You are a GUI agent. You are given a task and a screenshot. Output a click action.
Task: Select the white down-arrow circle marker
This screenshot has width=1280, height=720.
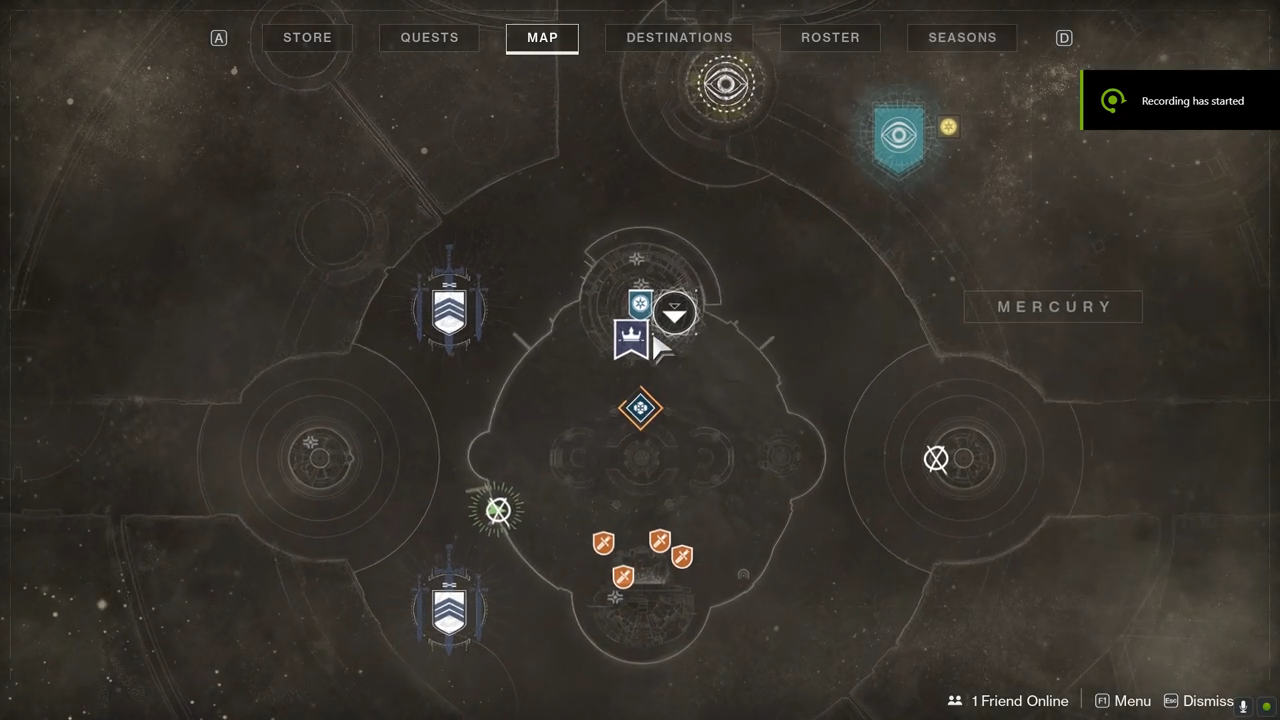click(x=675, y=314)
